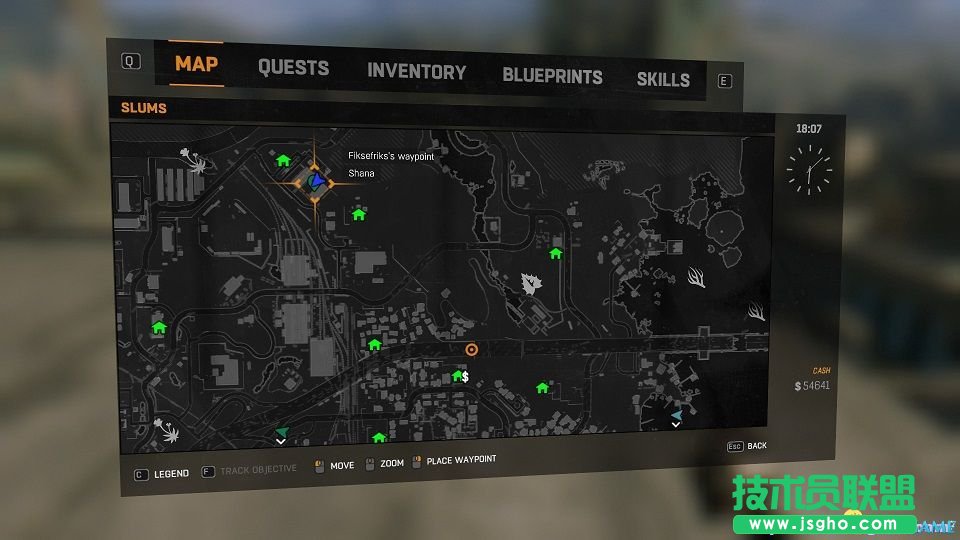Viewport: 960px width, 540px height.
Task: Click the Back button
Action: [756, 446]
